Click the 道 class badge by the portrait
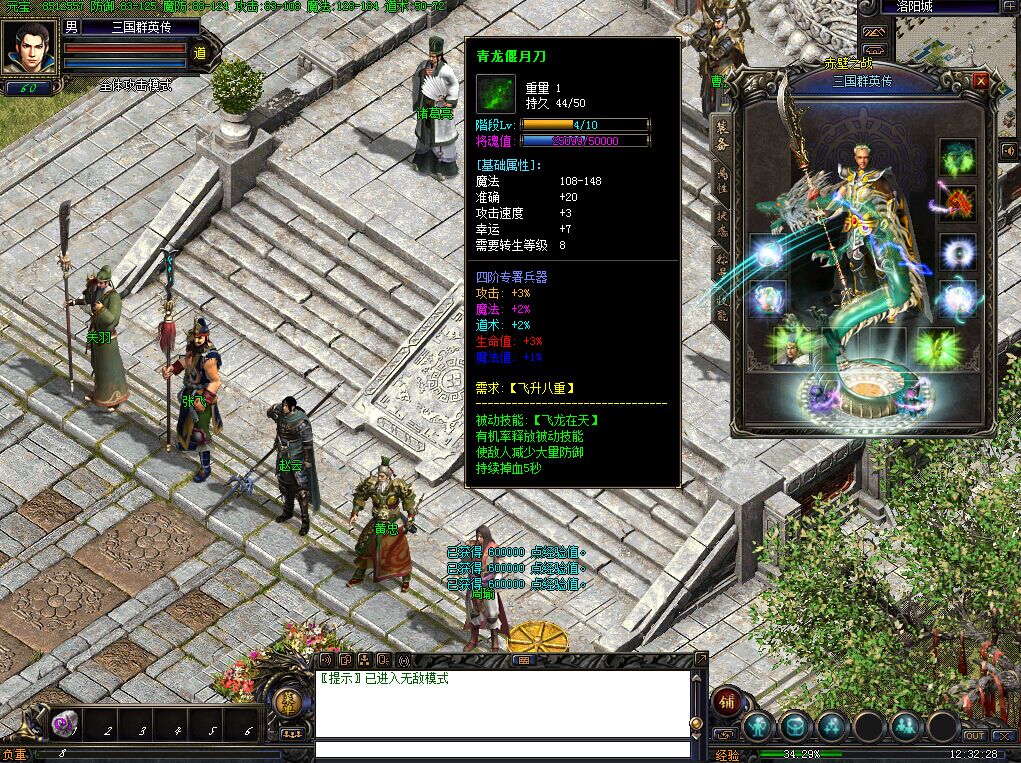Viewport: 1021px width, 763px height. pos(199,54)
